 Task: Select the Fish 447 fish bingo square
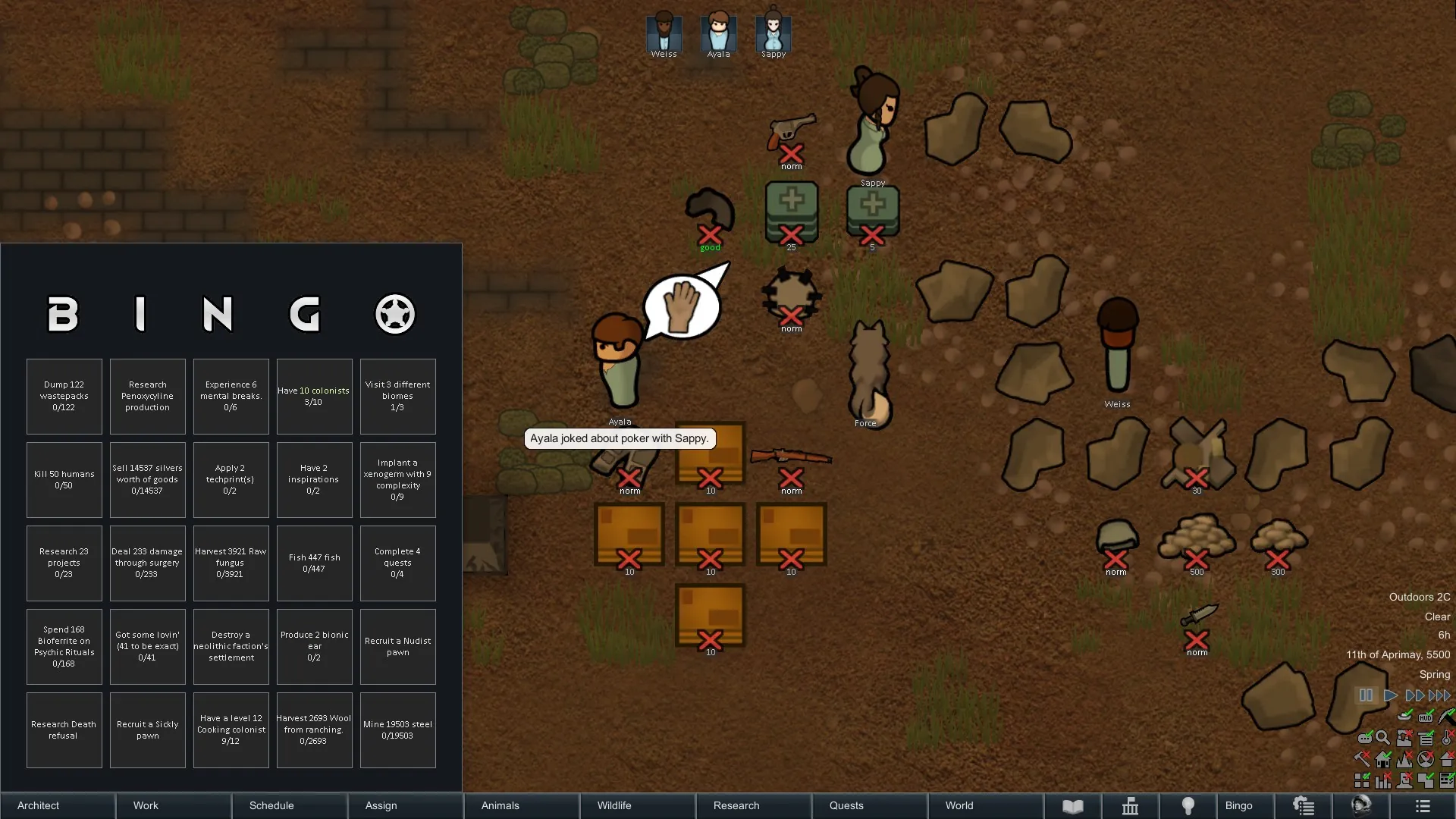(314, 563)
